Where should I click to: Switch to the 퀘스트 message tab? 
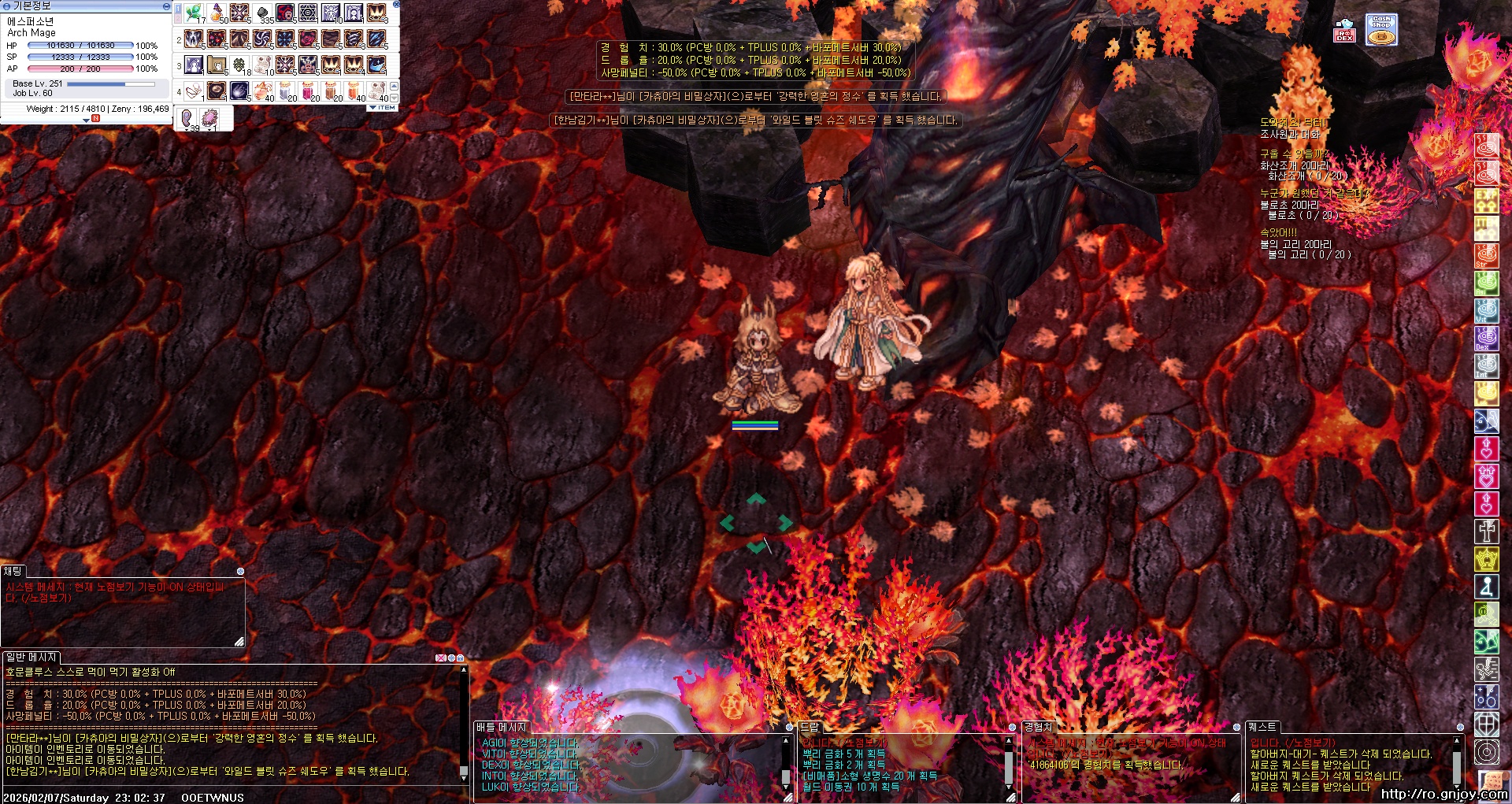(1262, 727)
